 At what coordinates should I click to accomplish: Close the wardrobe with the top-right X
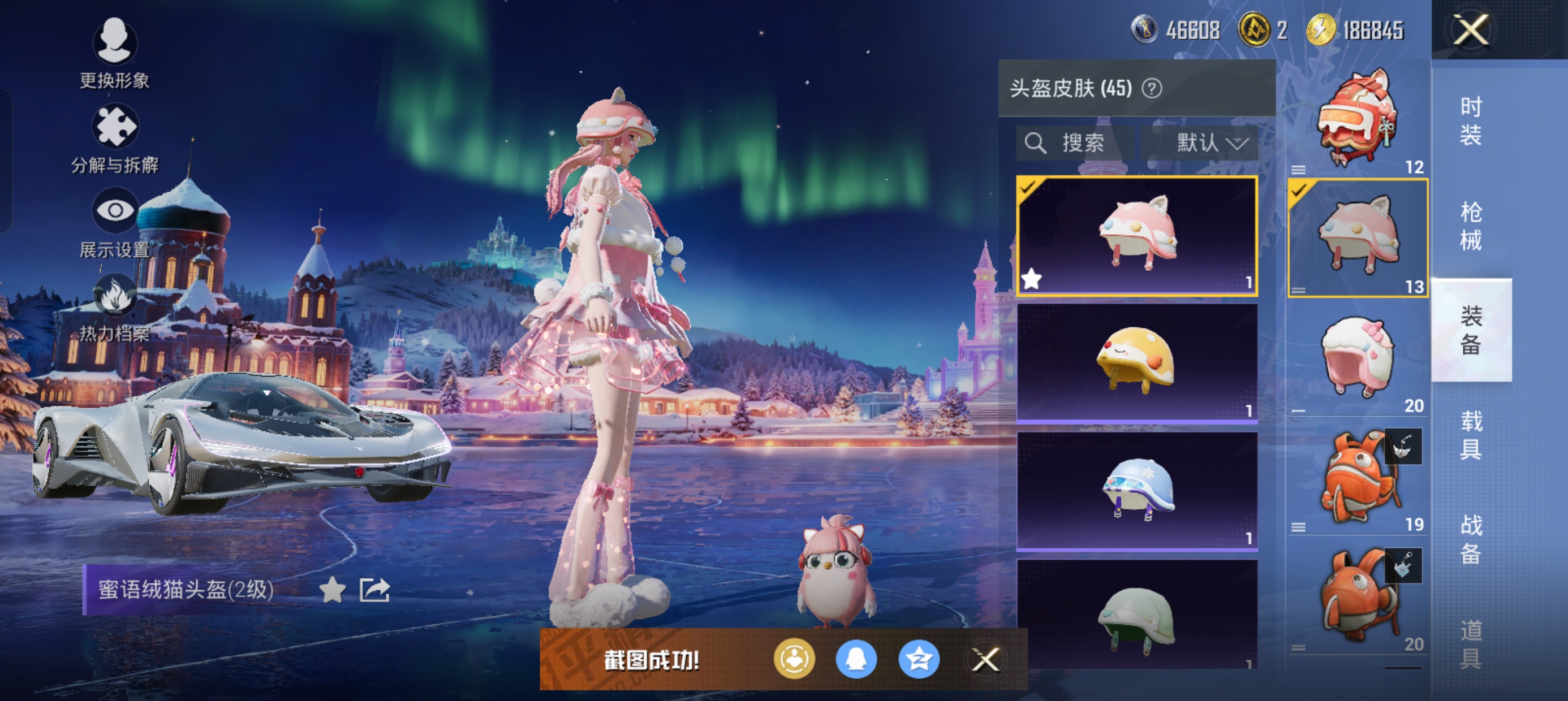(1471, 30)
